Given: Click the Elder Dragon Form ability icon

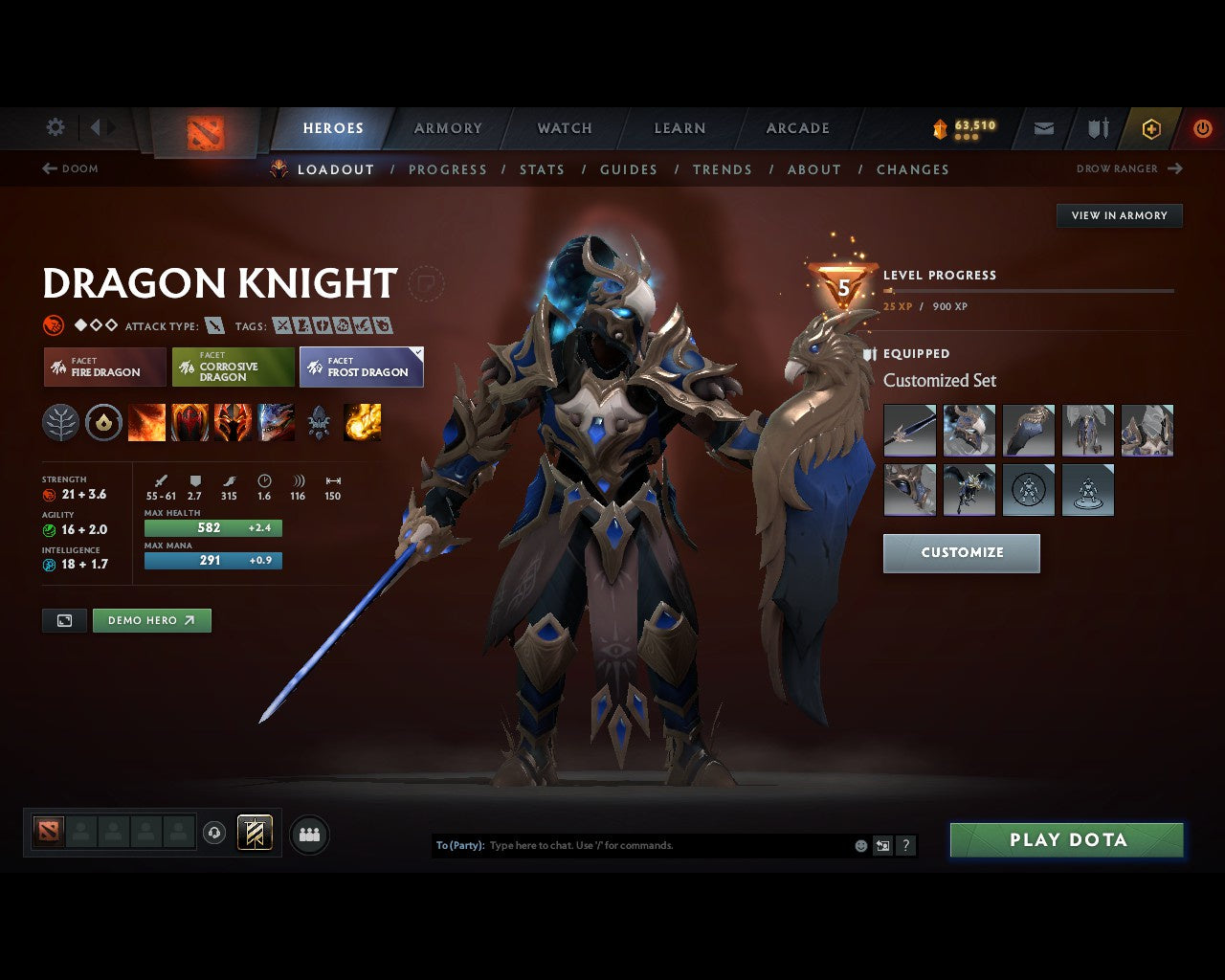Looking at the screenshot, I should pyautogui.click(x=278, y=422).
